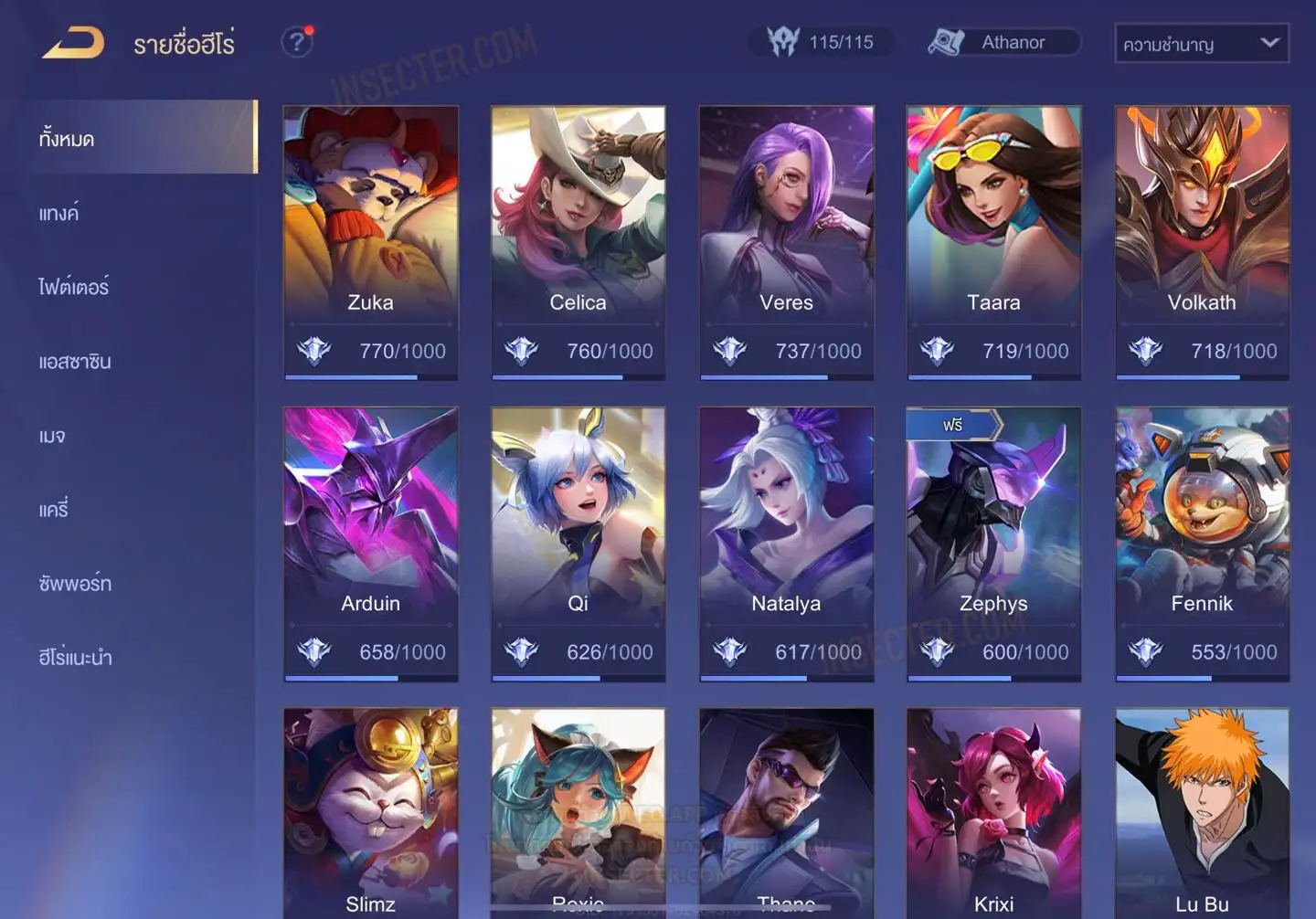Expand the ความชำนาญ sort dropdown

click(x=1201, y=43)
